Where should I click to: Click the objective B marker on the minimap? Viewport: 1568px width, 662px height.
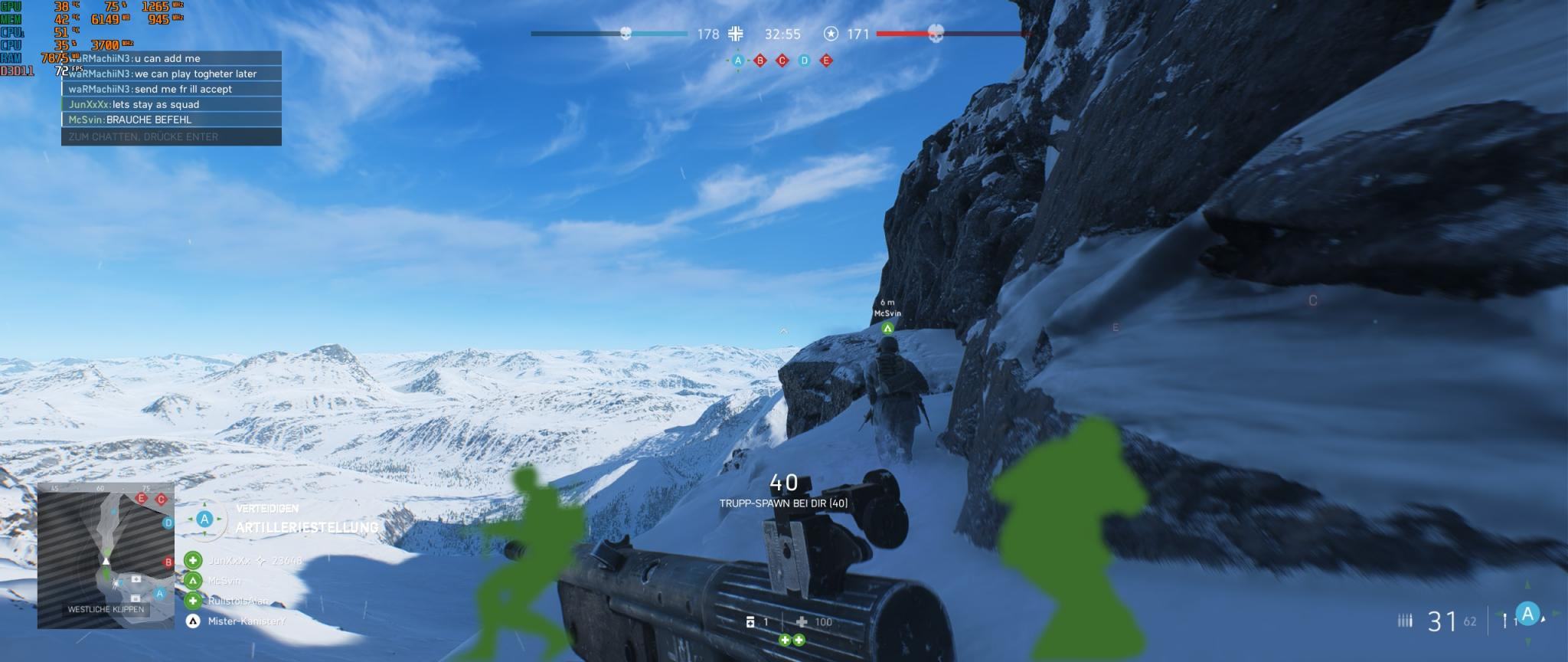(168, 562)
